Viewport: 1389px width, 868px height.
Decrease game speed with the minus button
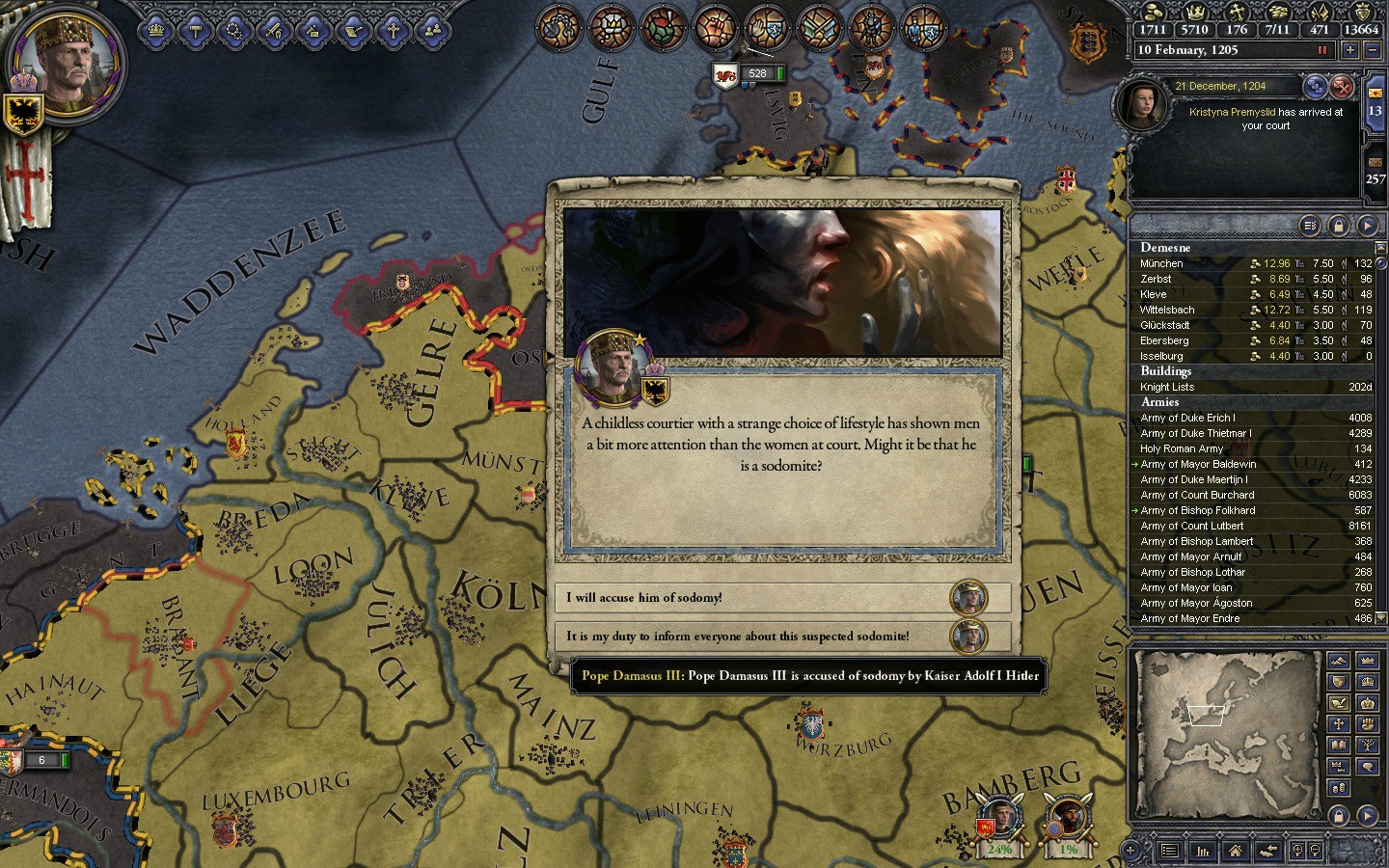(x=1373, y=50)
